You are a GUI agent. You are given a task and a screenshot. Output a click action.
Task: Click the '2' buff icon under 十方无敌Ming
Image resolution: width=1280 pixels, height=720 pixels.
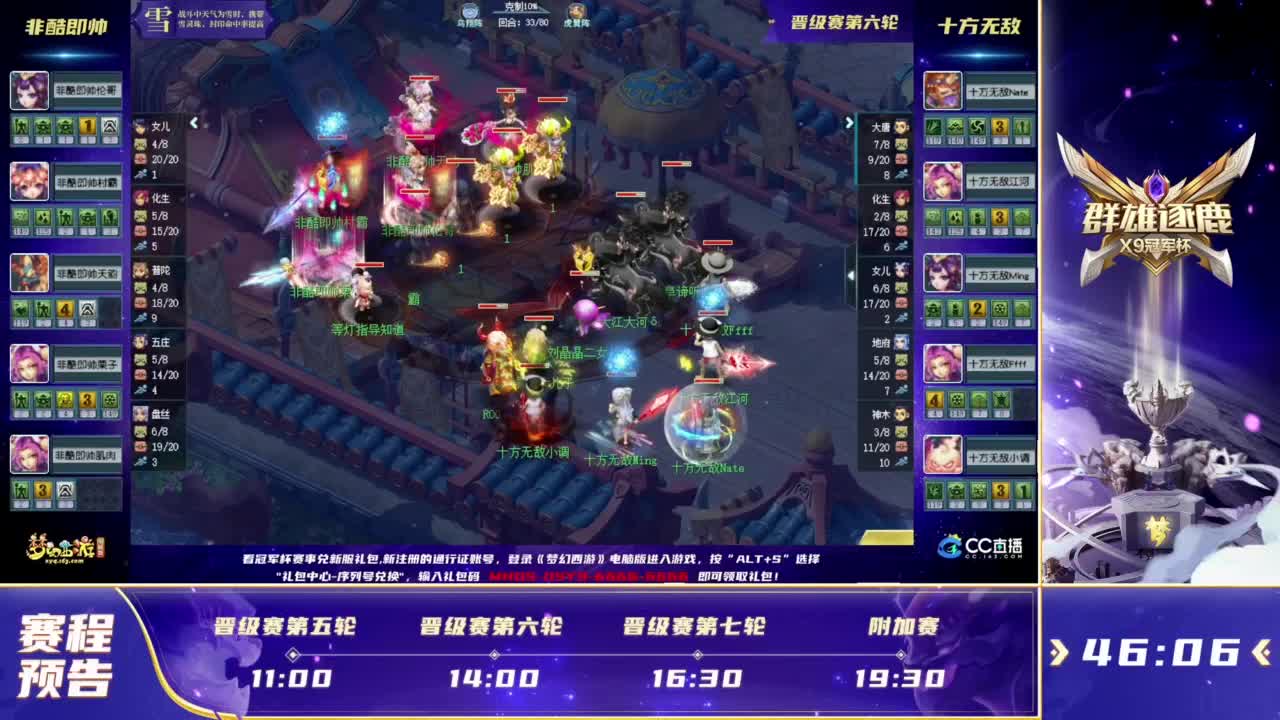point(975,309)
